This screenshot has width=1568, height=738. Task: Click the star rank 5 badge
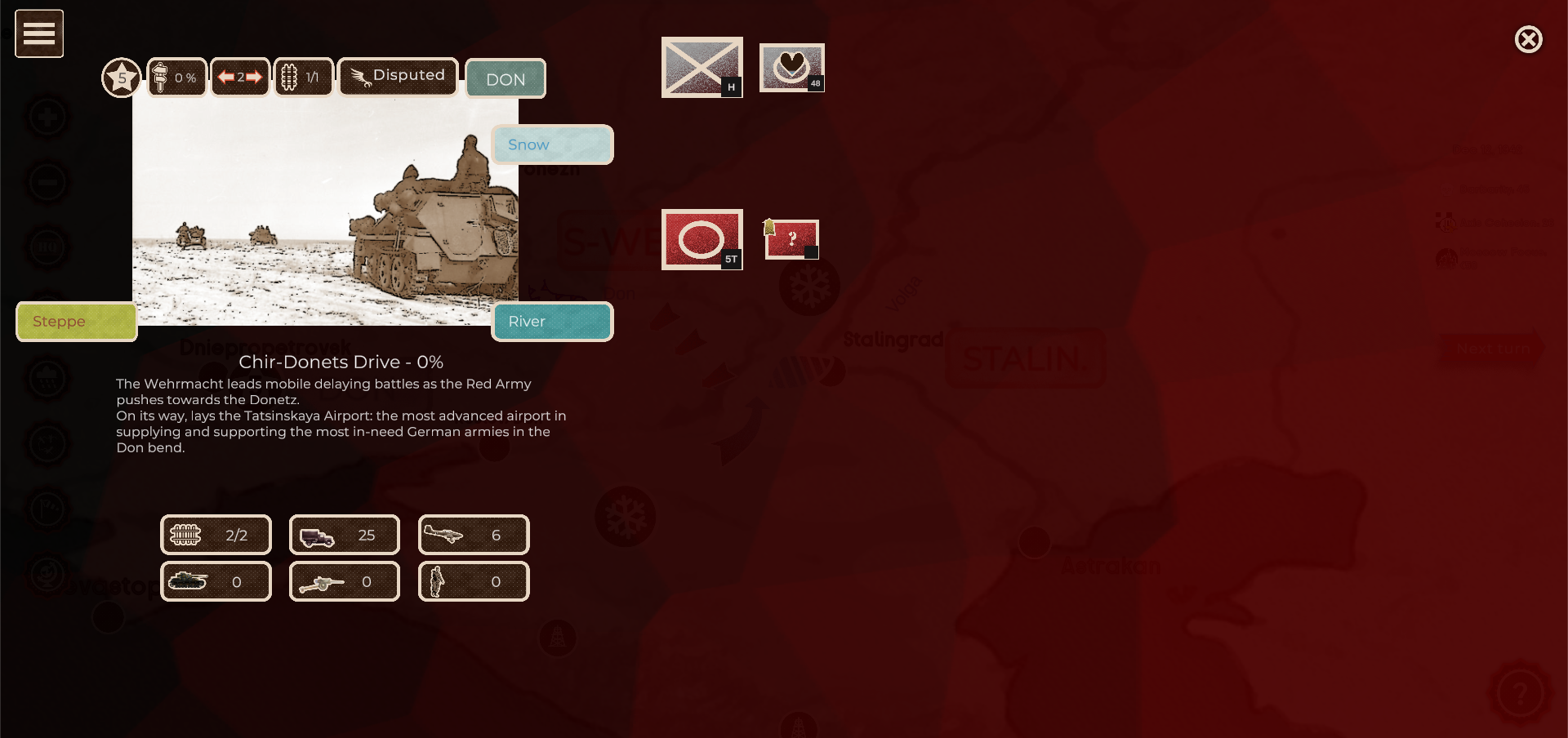[x=121, y=77]
